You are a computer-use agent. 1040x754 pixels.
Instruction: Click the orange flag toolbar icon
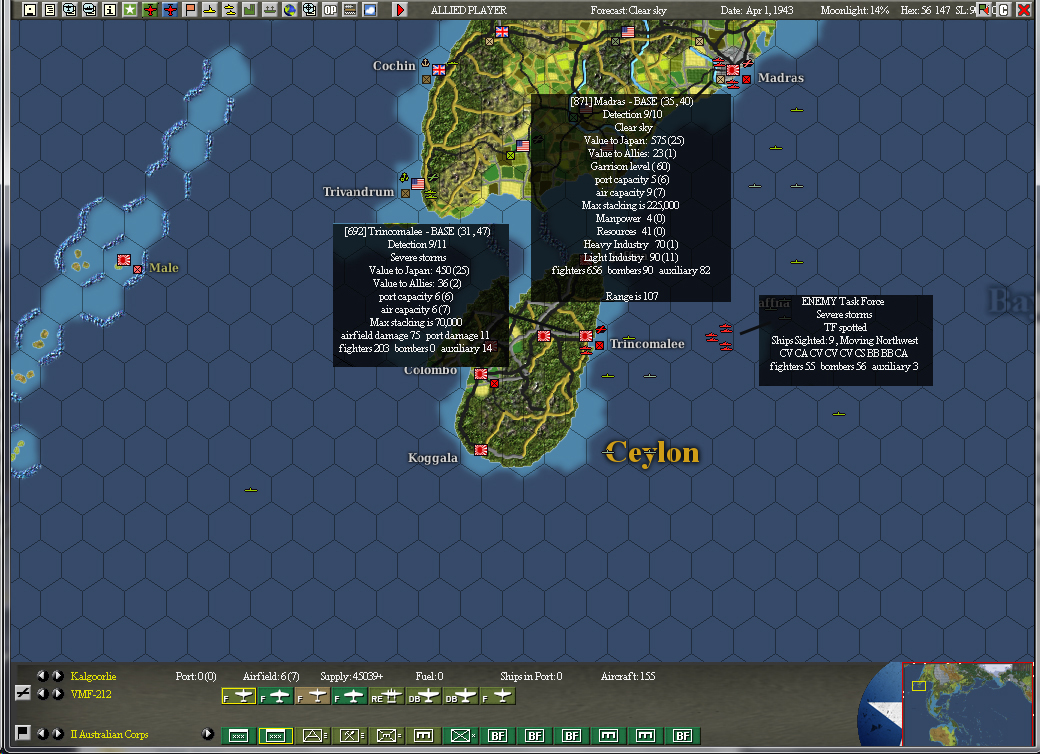pos(189,10)
